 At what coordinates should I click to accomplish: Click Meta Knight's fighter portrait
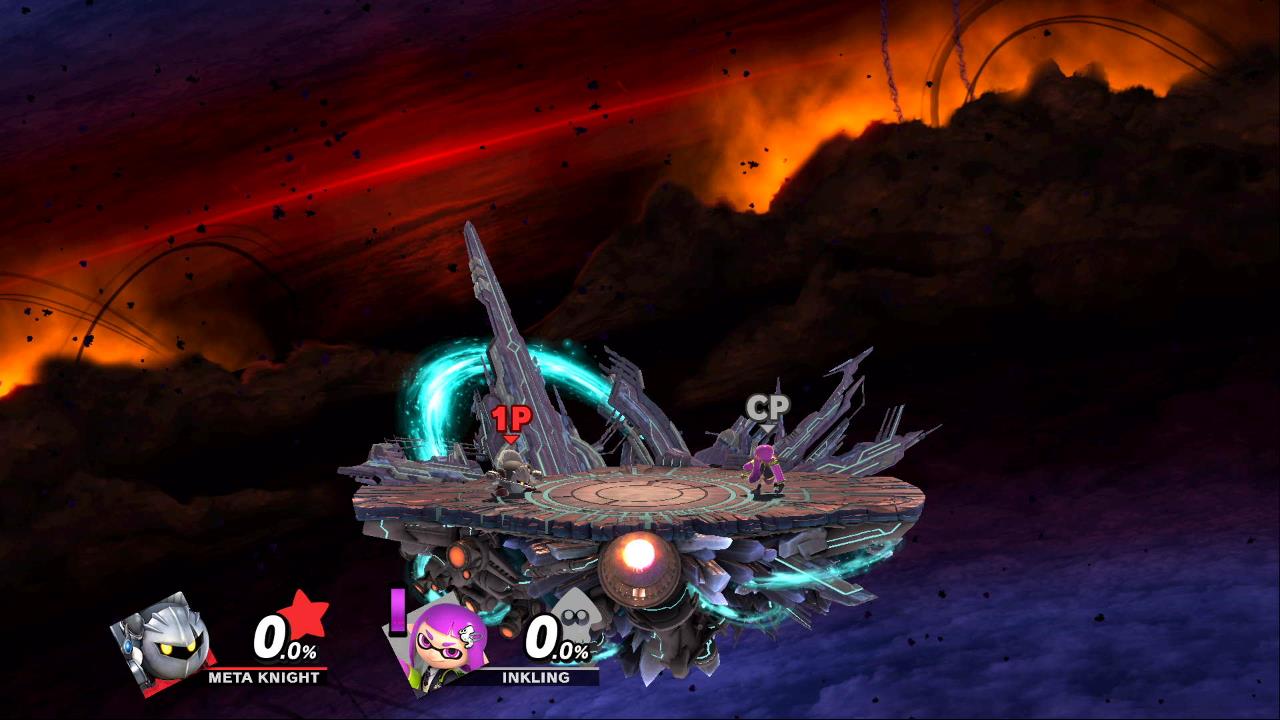[162, 643]
